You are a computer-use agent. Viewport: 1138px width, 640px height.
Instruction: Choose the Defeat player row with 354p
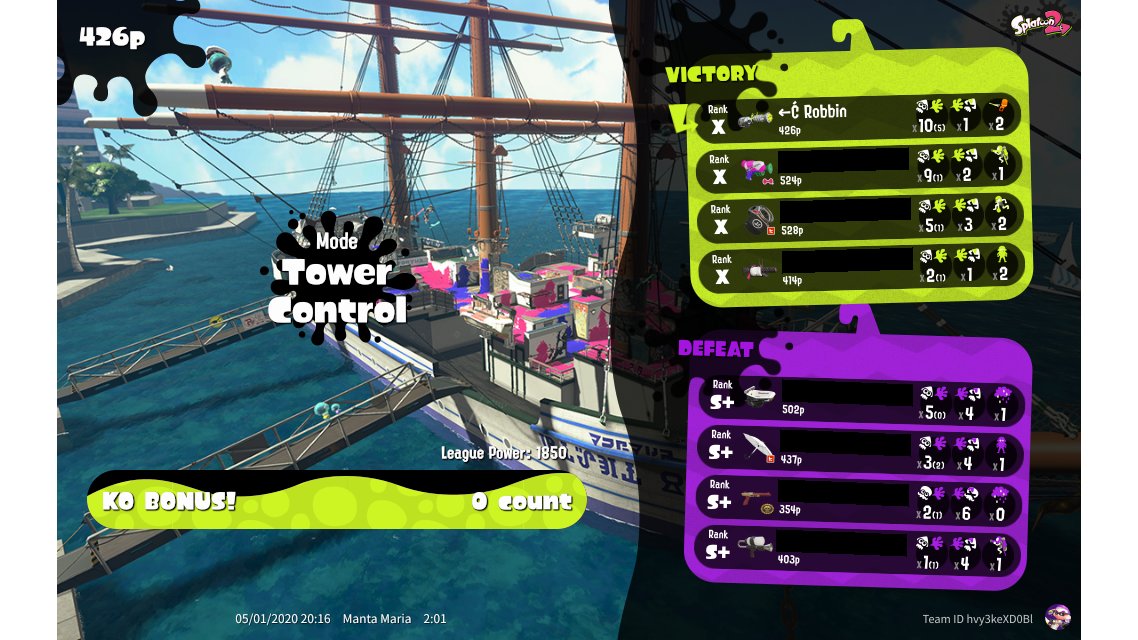pyautogui.click(x=860, y=500)
